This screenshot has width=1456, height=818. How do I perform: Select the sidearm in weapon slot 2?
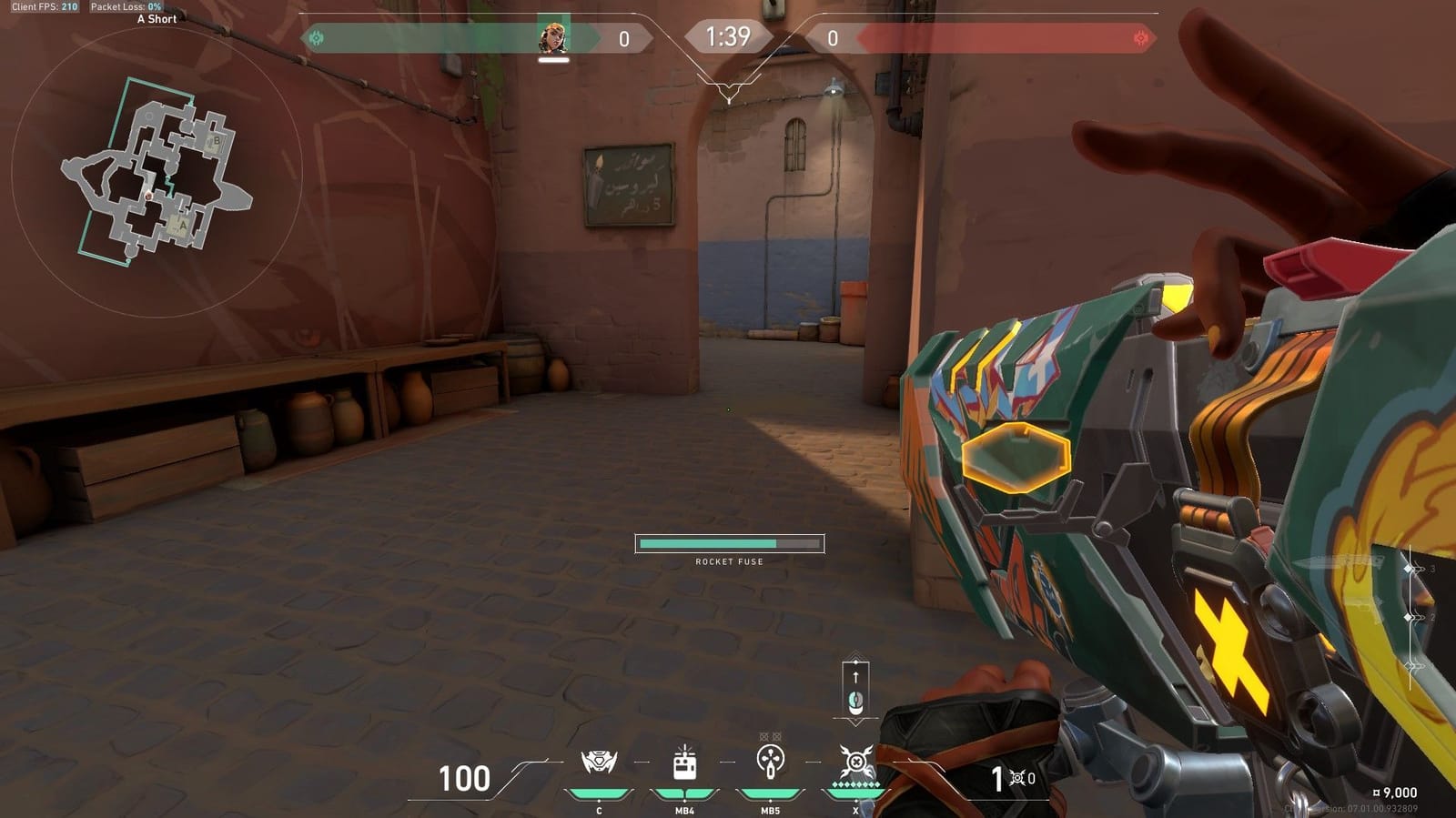[1410, 617]
